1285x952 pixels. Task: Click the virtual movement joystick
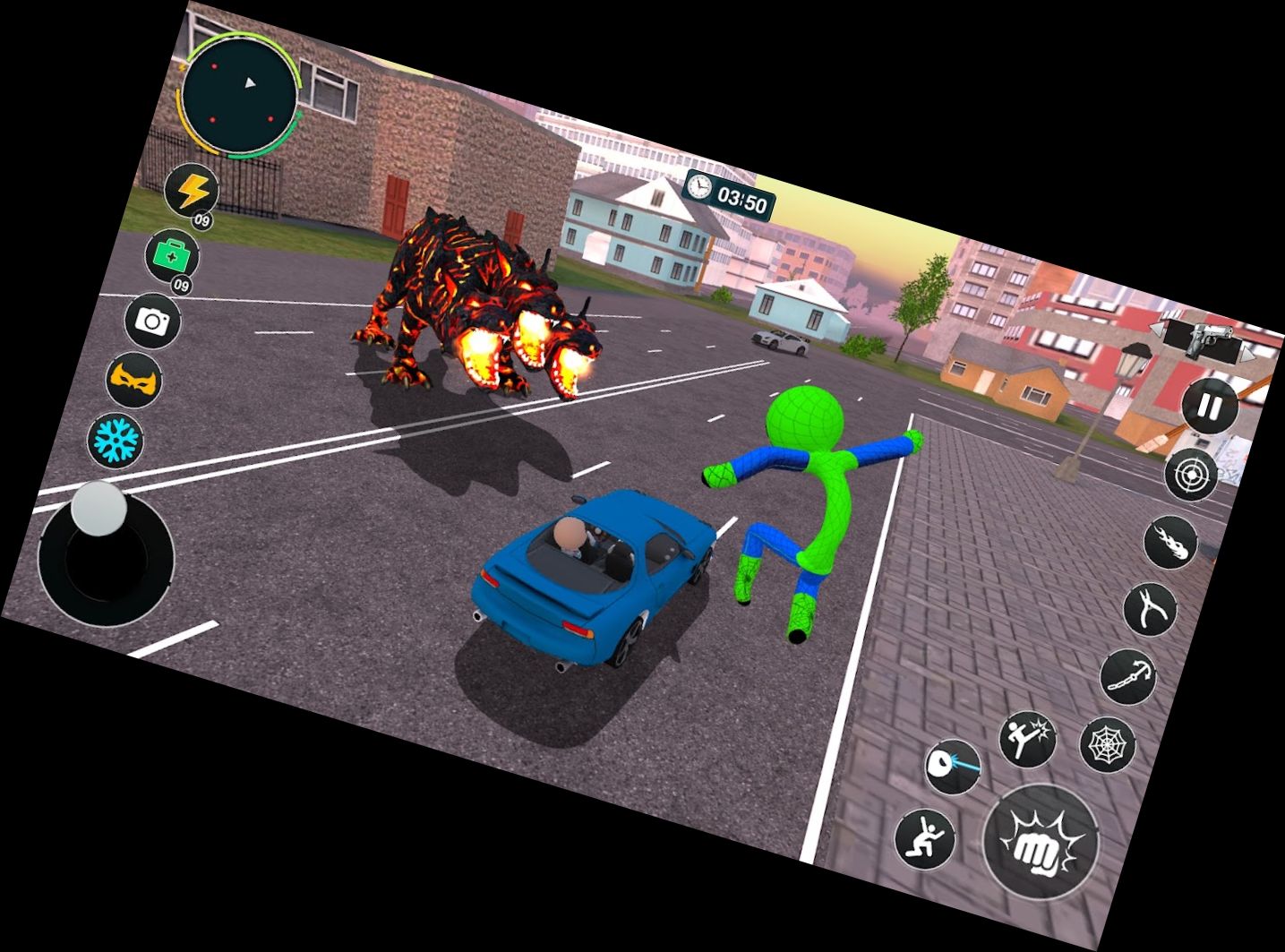point(105,556)
